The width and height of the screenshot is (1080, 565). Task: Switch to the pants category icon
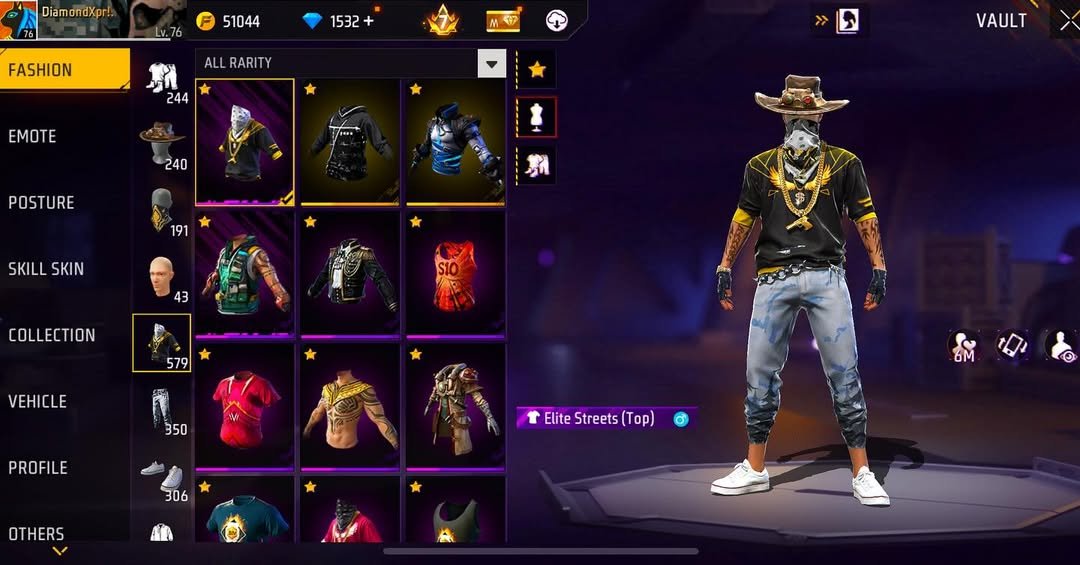(162, 410)
